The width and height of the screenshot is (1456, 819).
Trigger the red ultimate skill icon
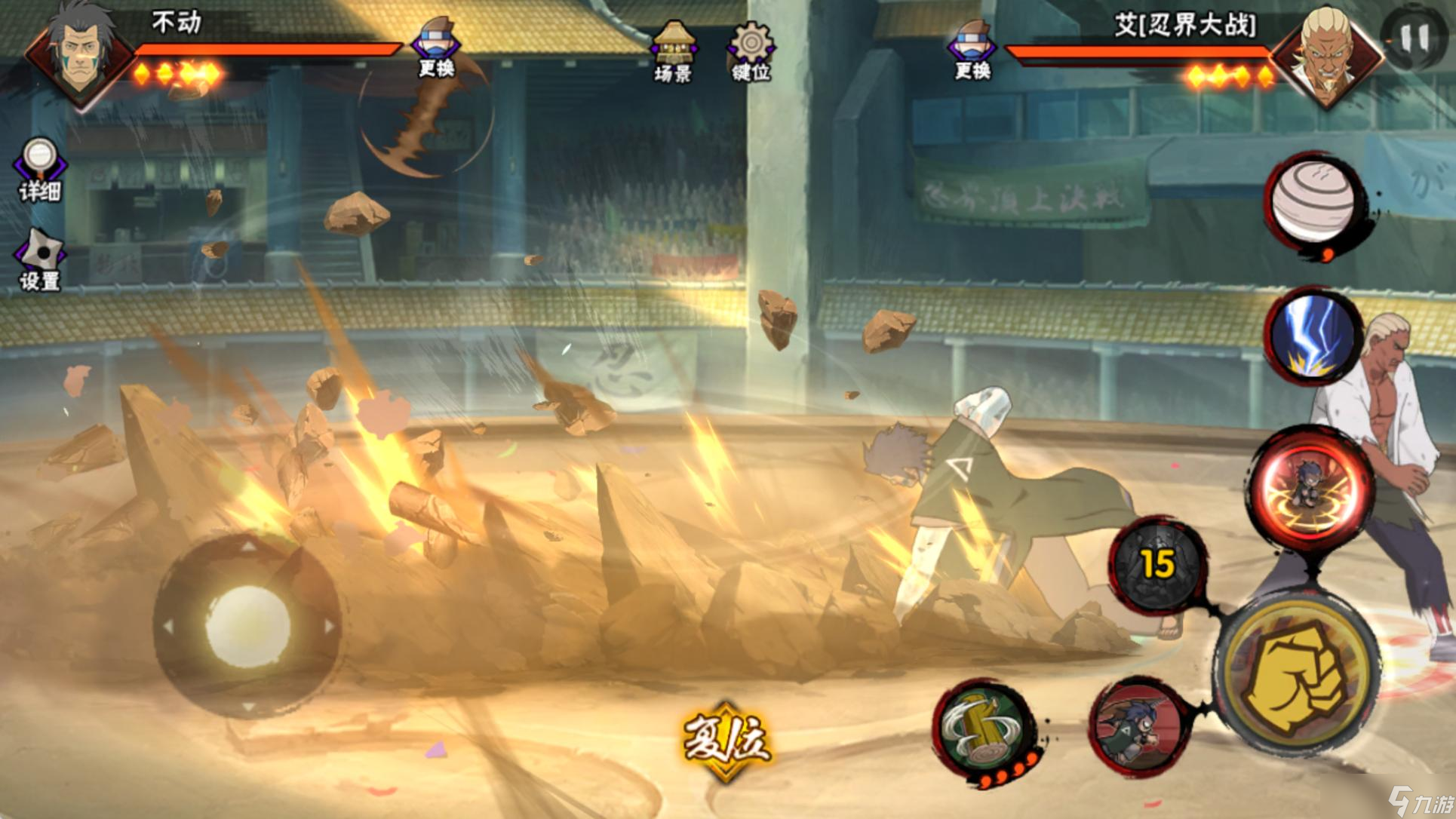click(1311, 488)
